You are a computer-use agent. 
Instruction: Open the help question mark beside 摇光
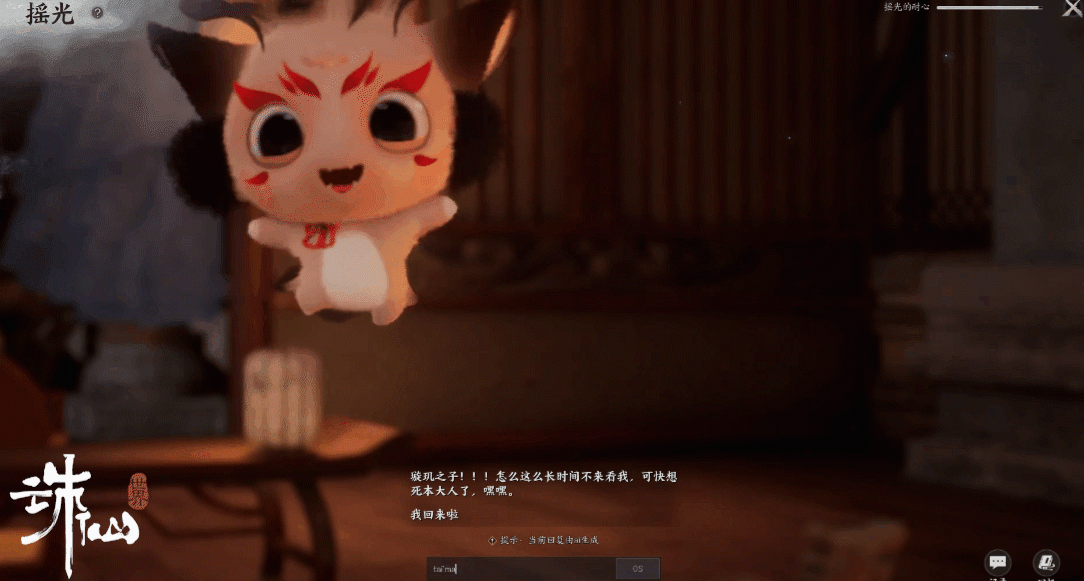coord(97,13)
